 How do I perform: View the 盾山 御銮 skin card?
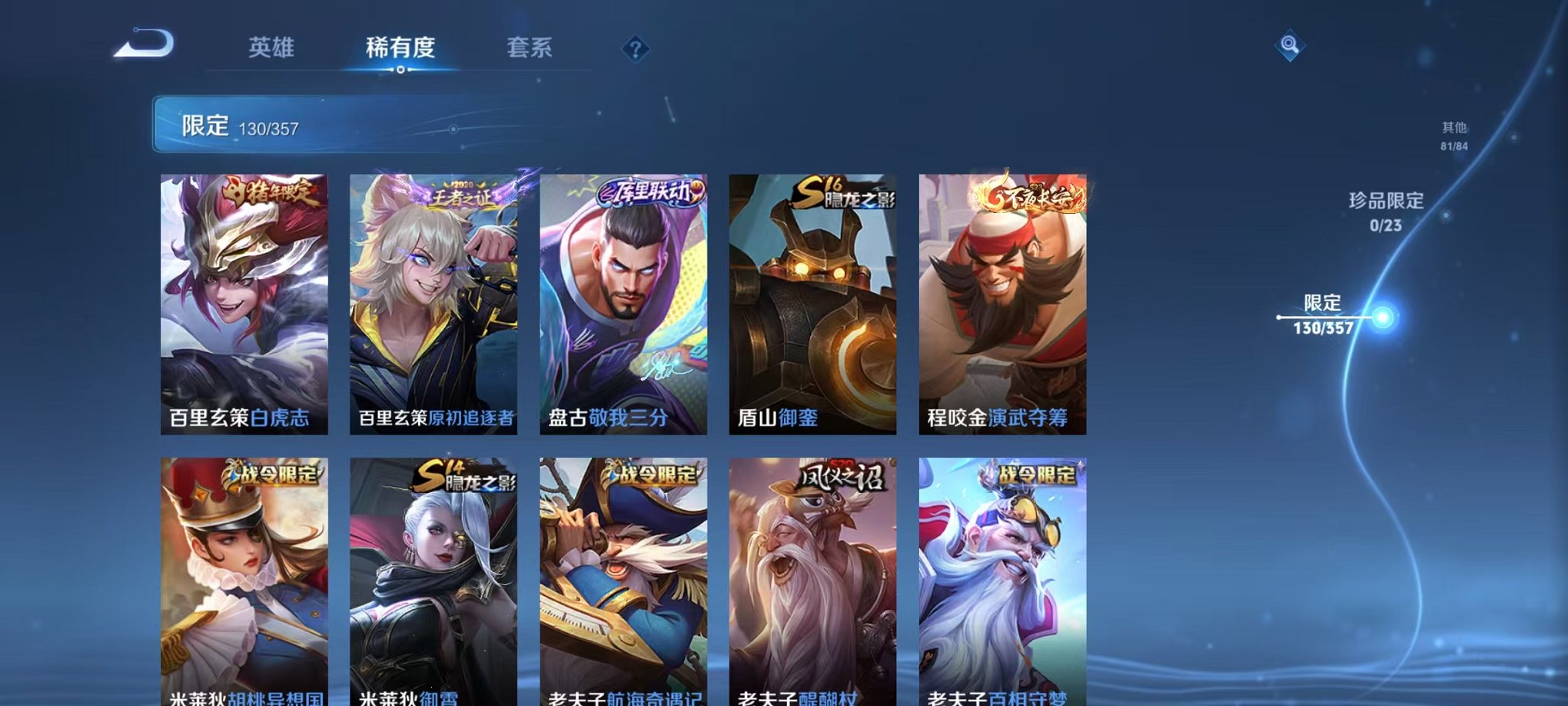[x=813, y=300]
